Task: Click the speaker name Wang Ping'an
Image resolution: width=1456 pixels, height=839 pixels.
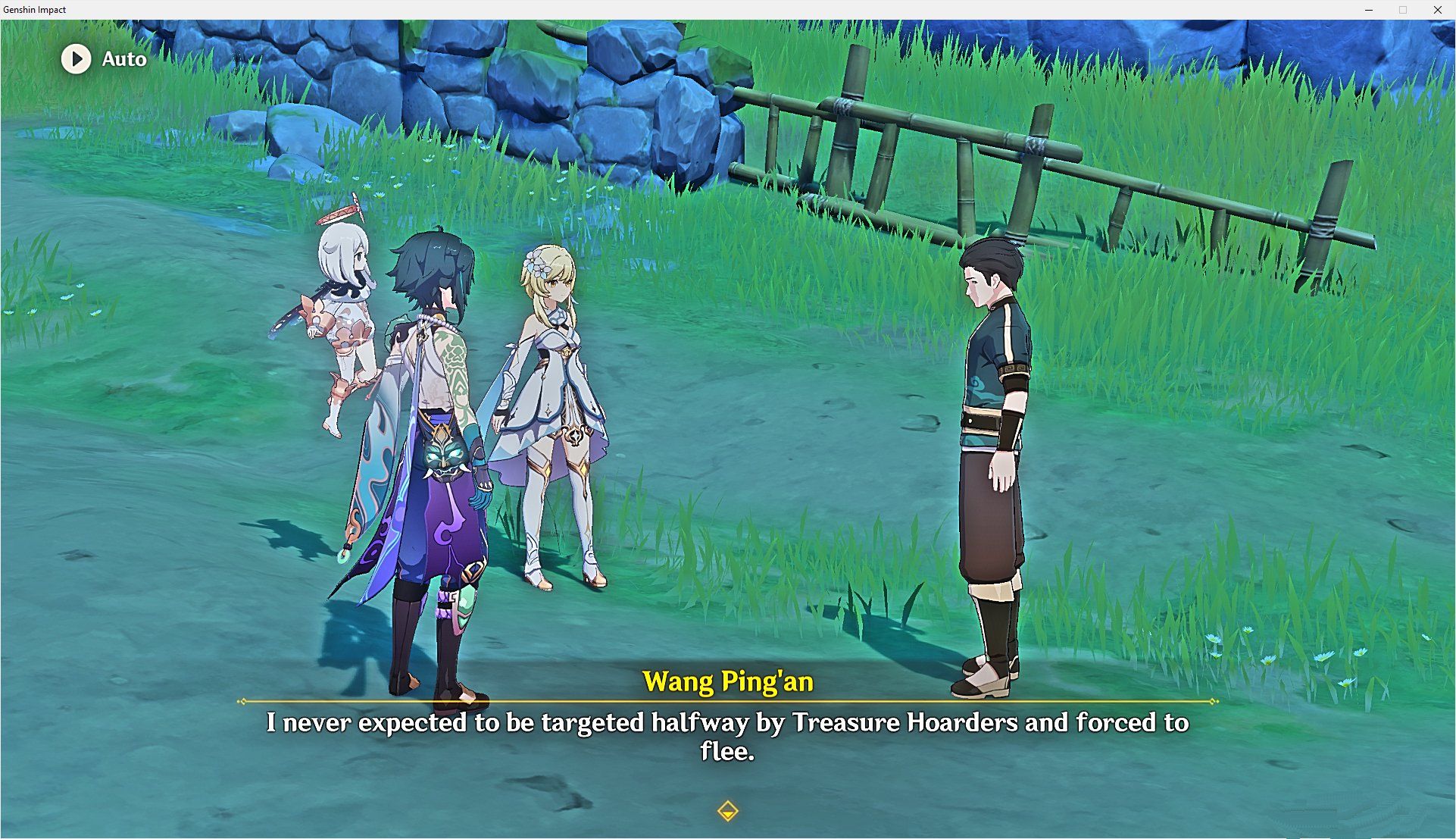Action: coord(726,681)
